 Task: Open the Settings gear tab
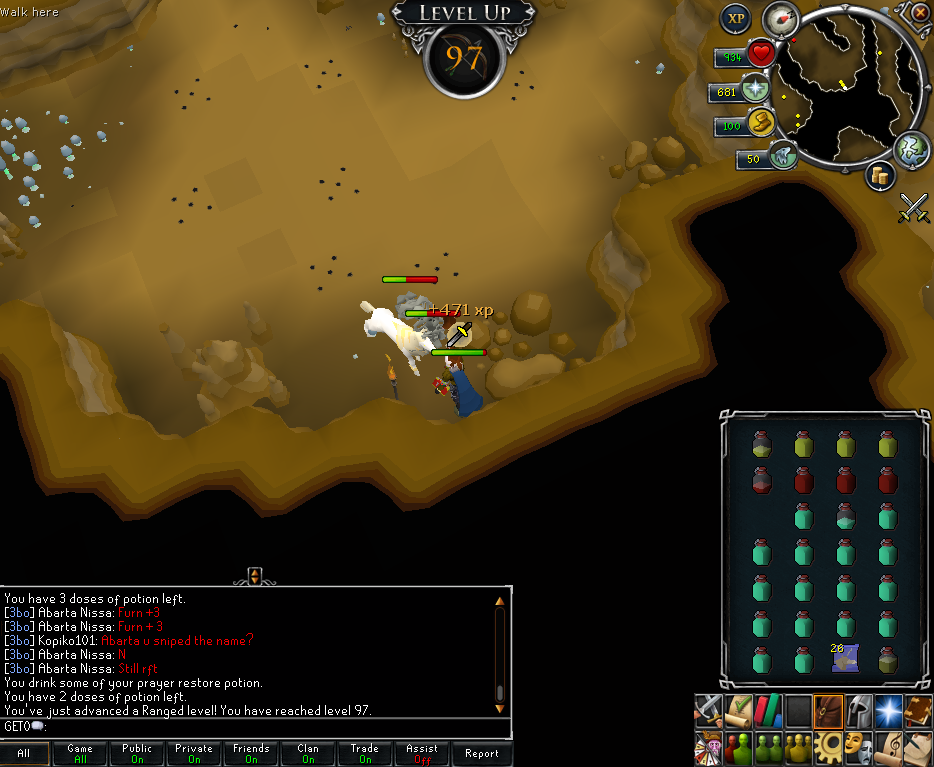(827, 744)
